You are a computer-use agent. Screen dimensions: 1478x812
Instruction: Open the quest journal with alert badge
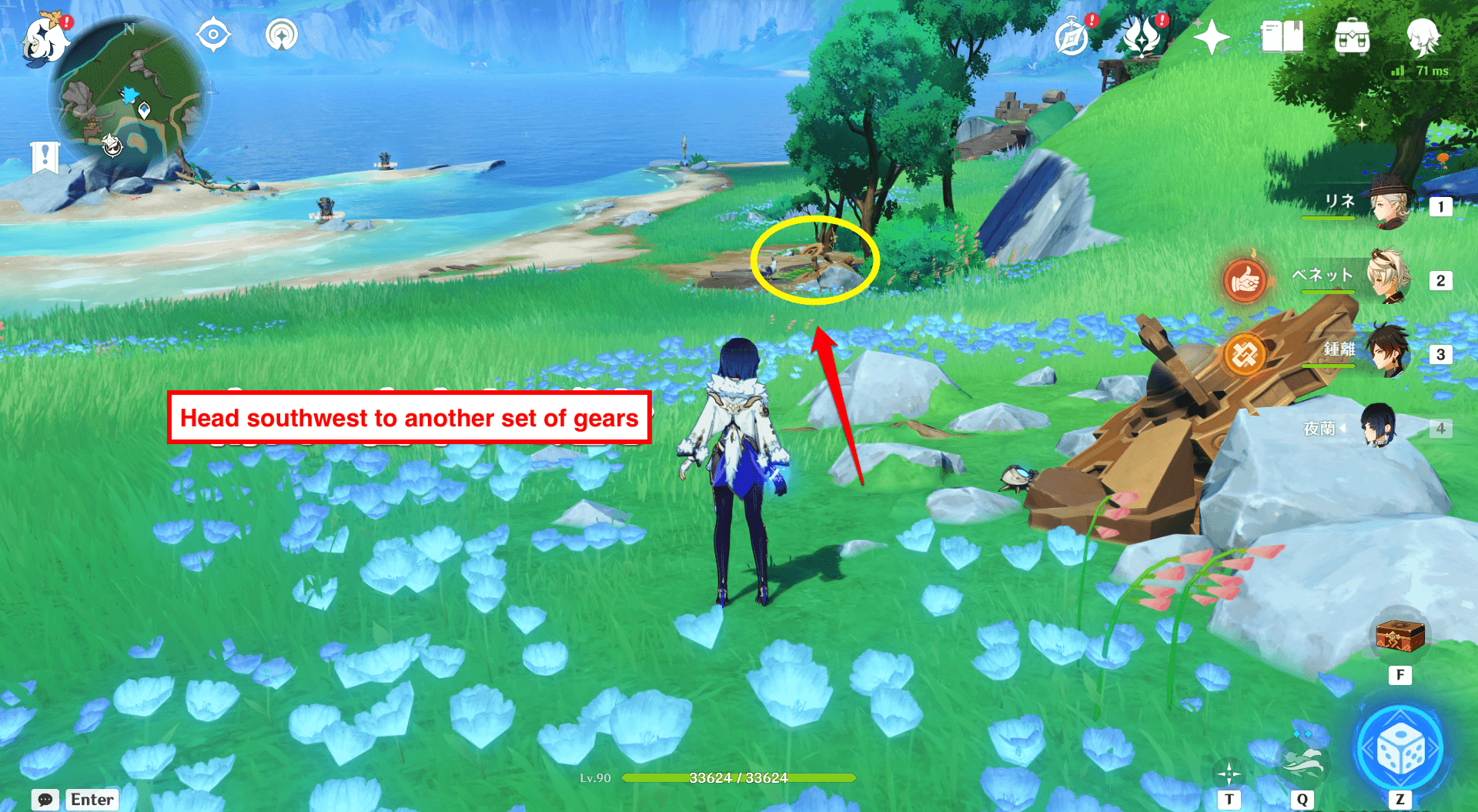[x=1072, y=37]
